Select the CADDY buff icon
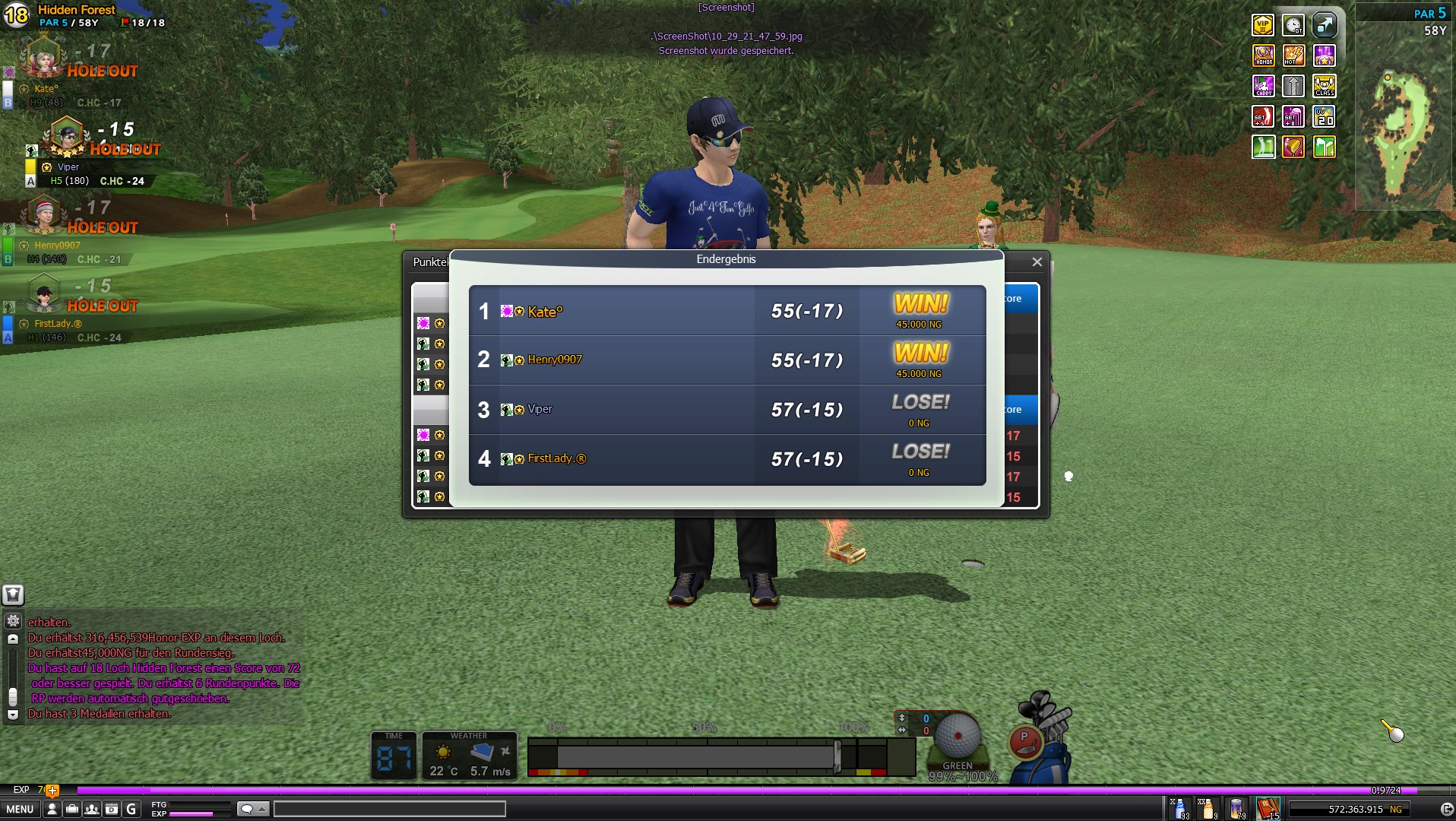 1263,86
